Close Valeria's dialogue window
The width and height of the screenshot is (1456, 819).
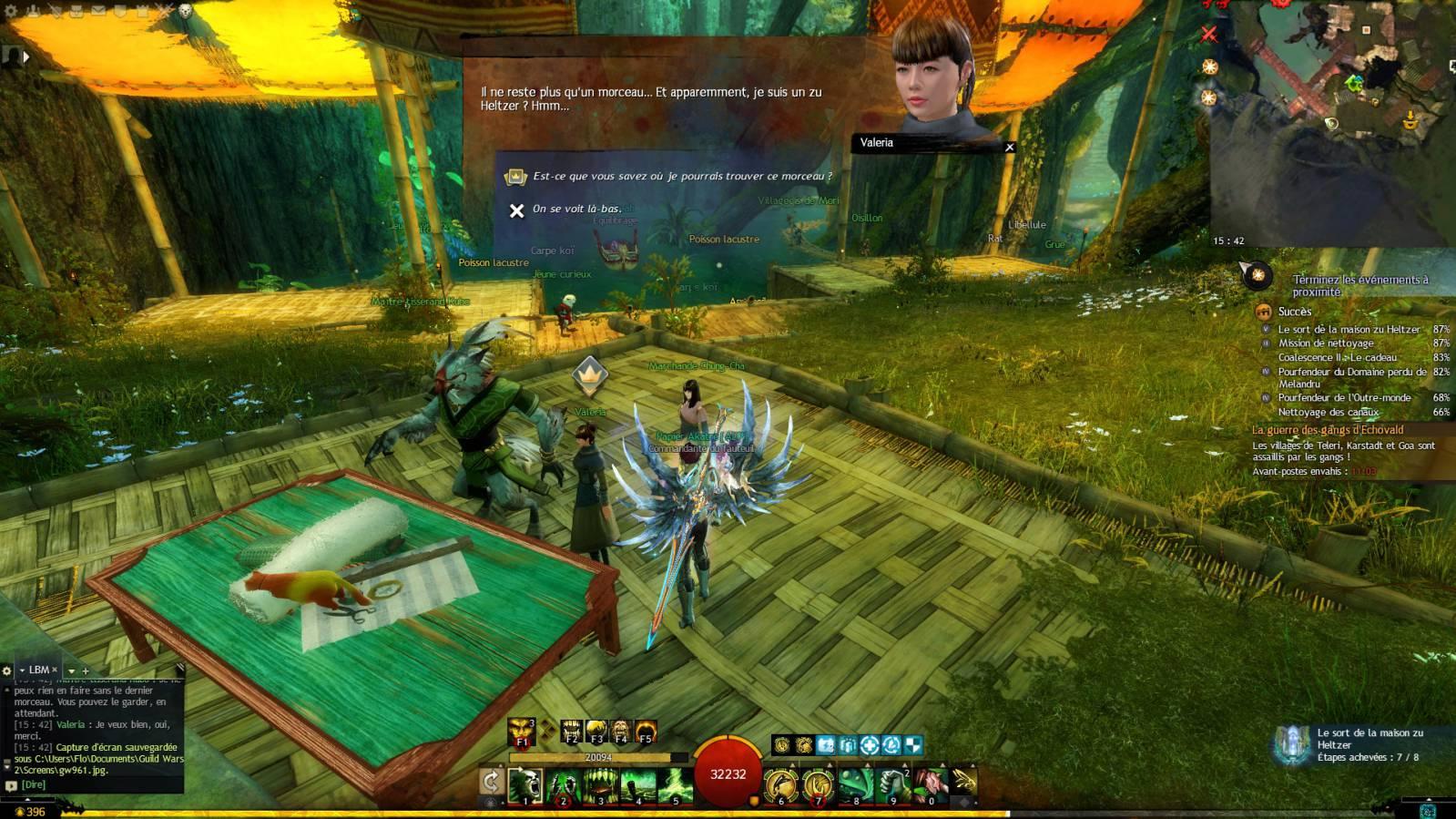click(1009, 147)
